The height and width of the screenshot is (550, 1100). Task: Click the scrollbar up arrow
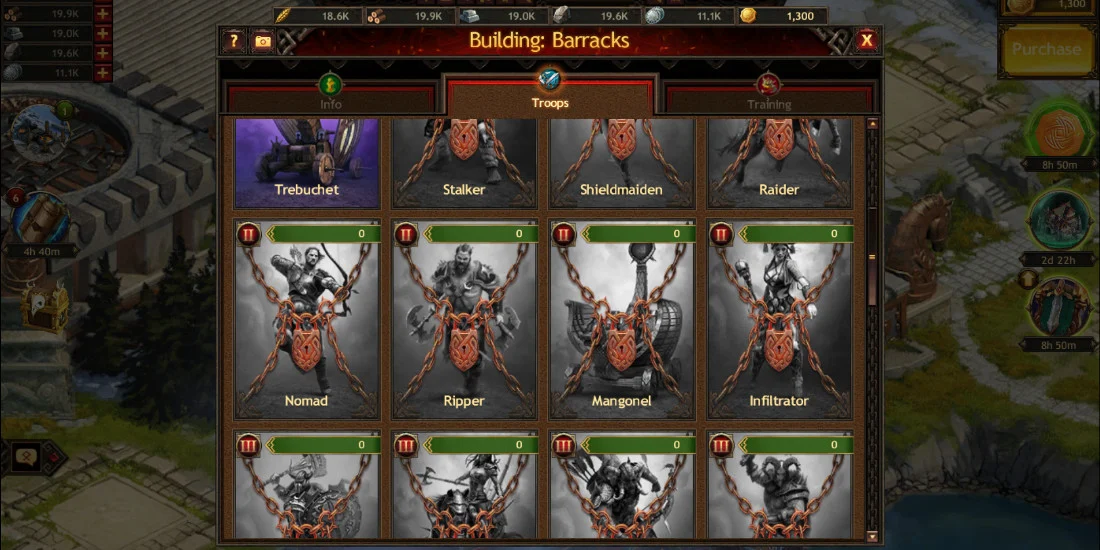pyautogui.click(x=873, y=124)
